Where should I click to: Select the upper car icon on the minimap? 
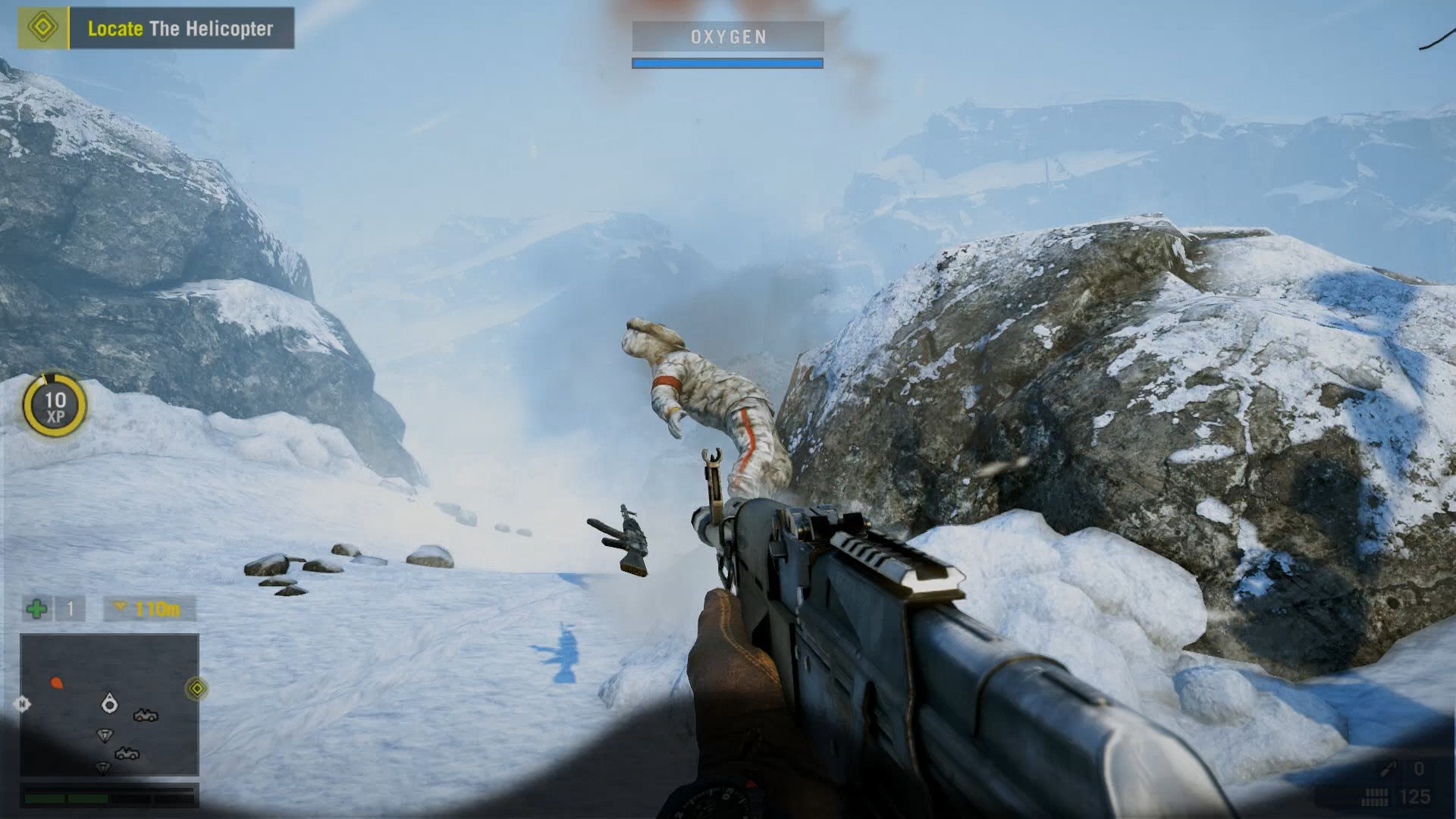(146, 716)
